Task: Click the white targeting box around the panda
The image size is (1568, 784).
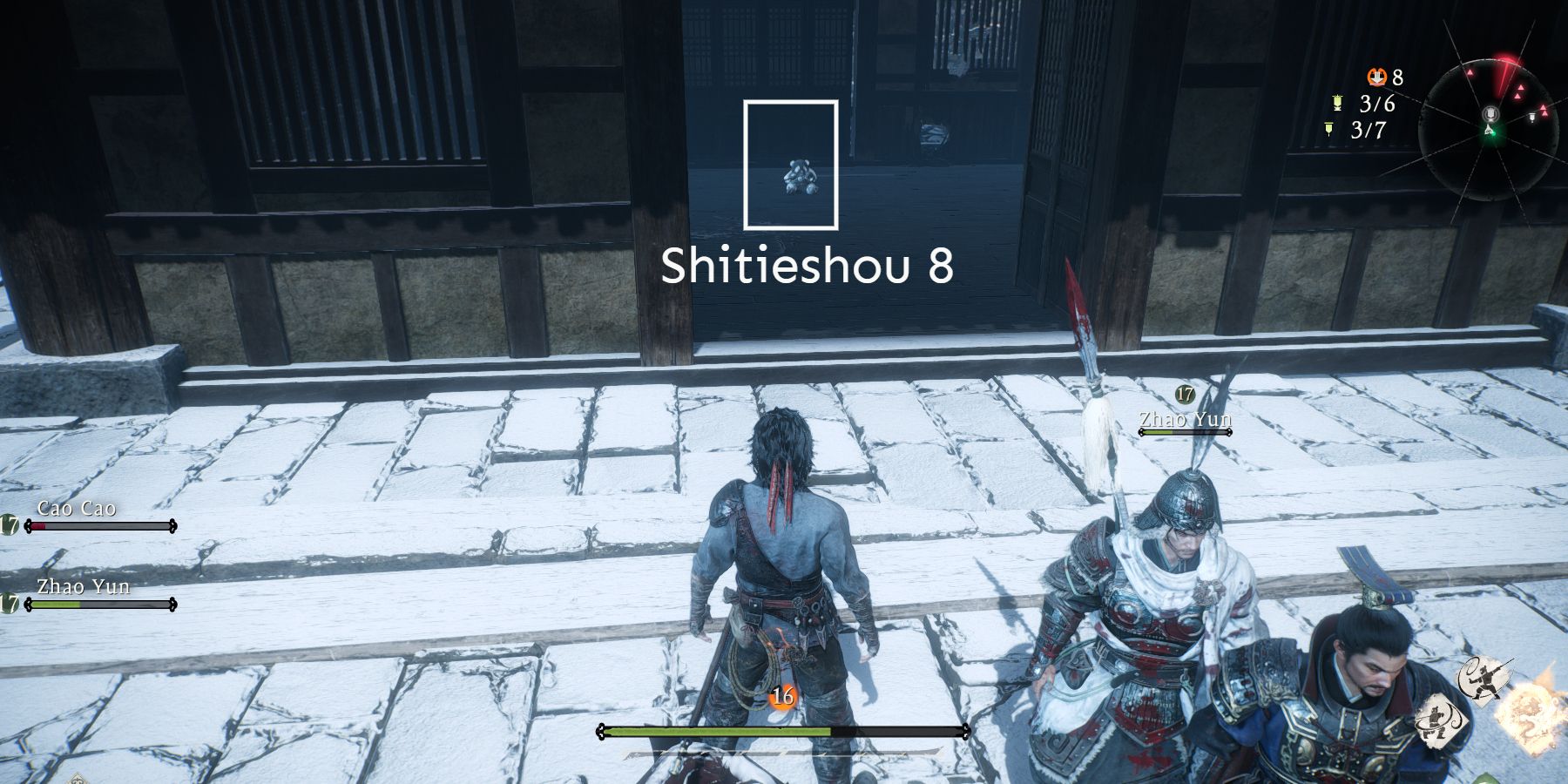Action: [x=791, y=164]
